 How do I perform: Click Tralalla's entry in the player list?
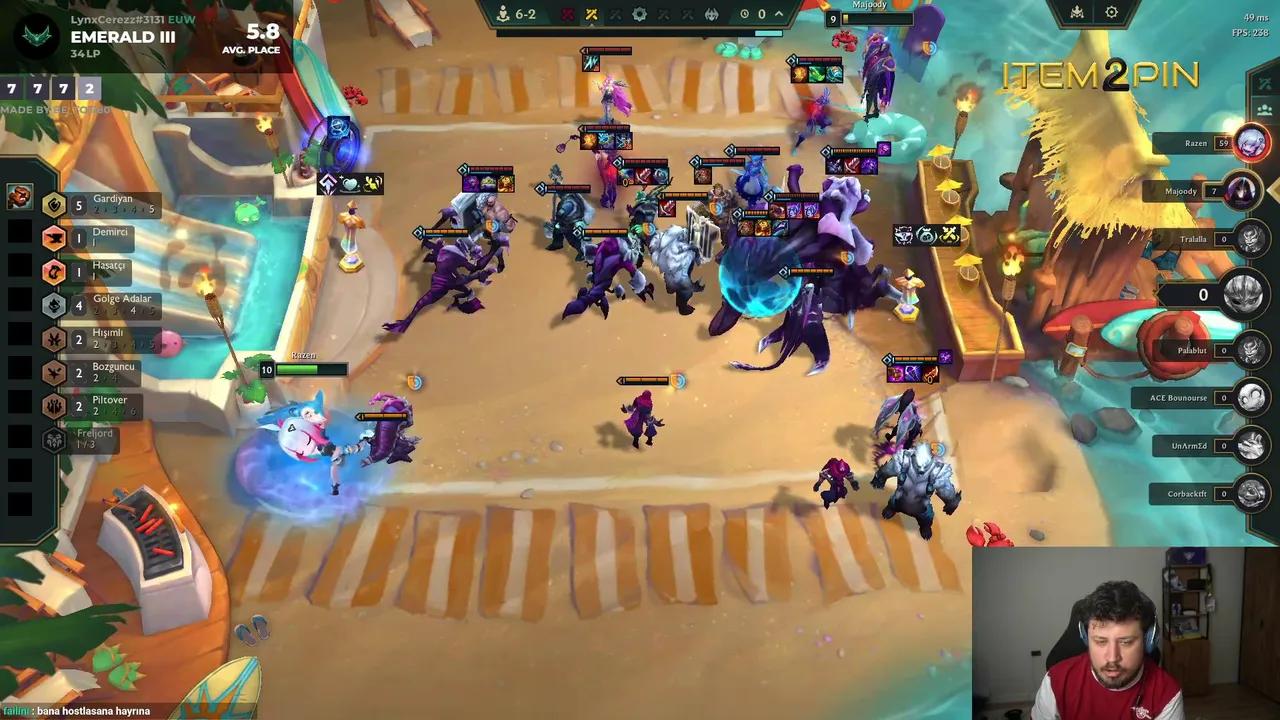click(x=1196, y=238)
